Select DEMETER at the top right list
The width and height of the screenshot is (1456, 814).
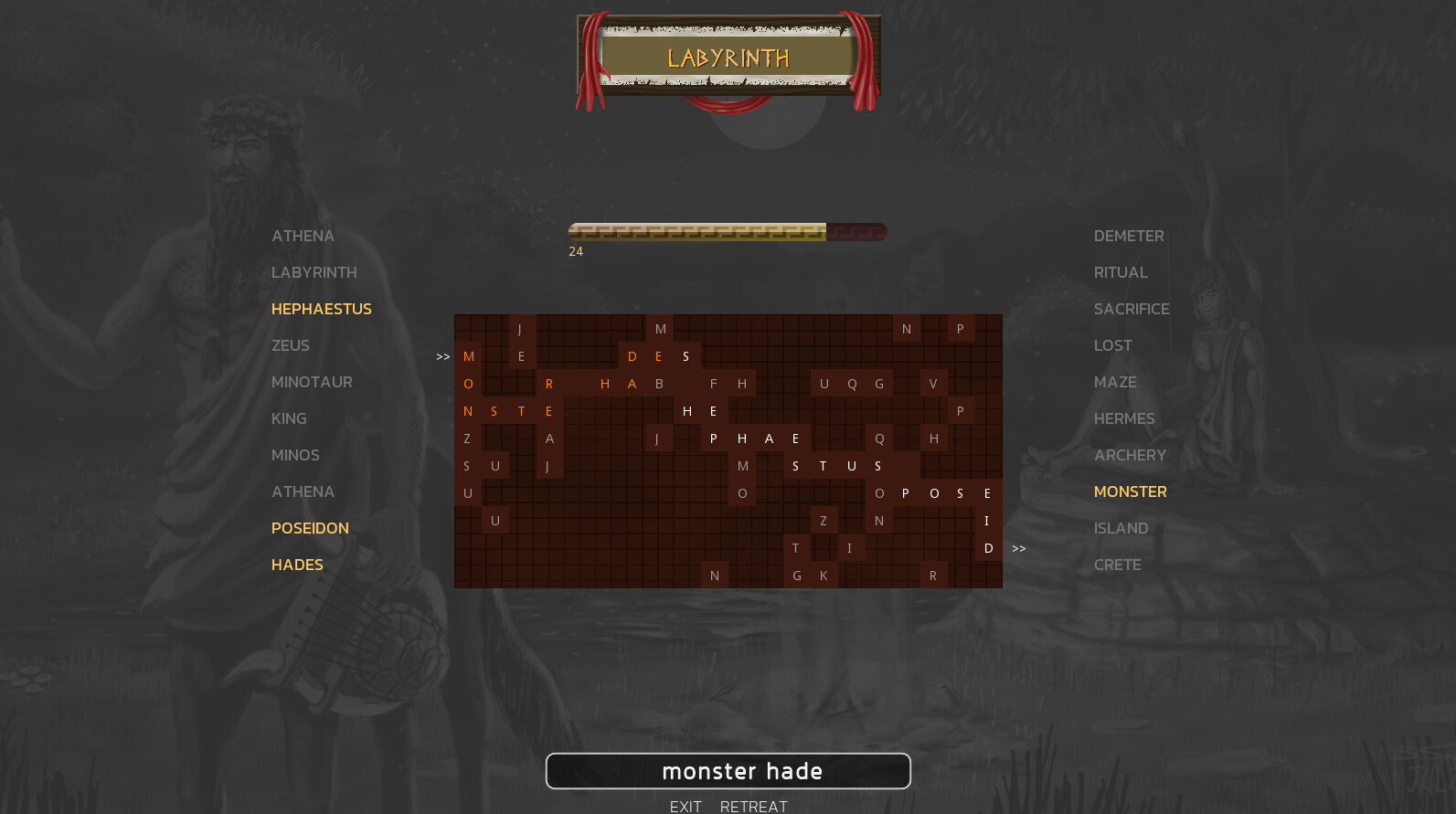tap(1129, 236)
